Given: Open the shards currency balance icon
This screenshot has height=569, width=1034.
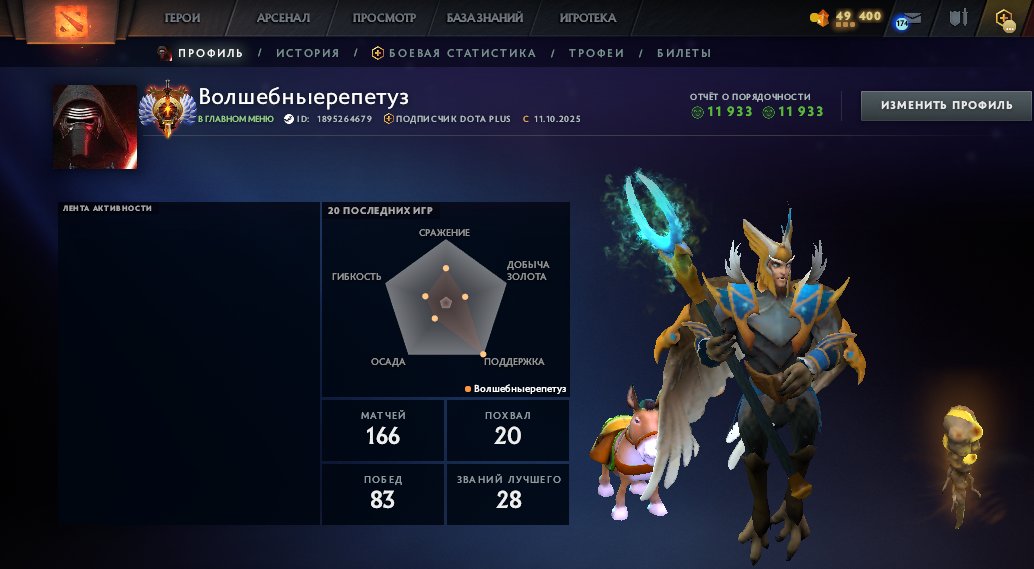Looking at the screenshot, I should point(821,17).
